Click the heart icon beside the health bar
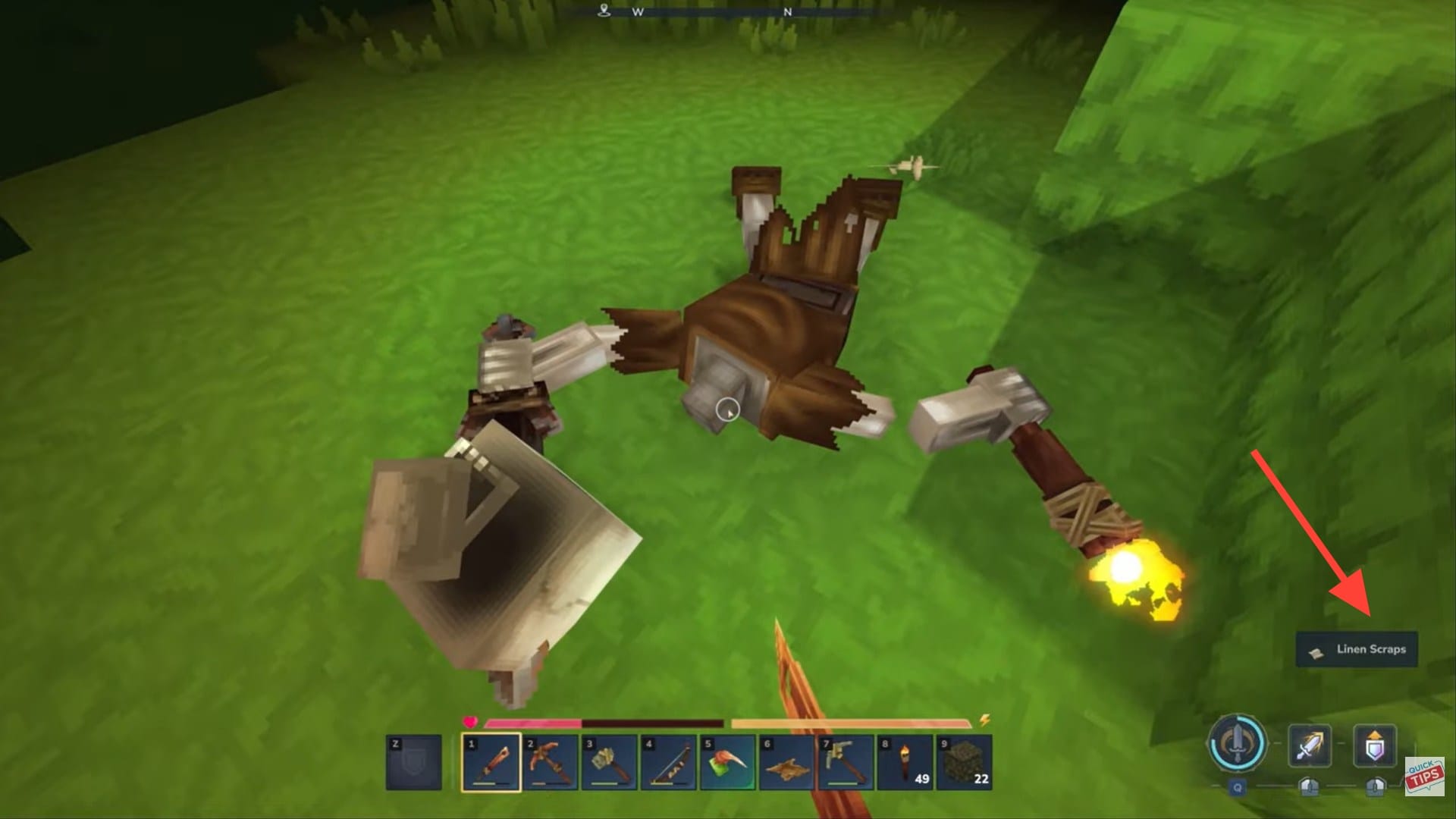The image size is (1456, 819). pos(470,722)
